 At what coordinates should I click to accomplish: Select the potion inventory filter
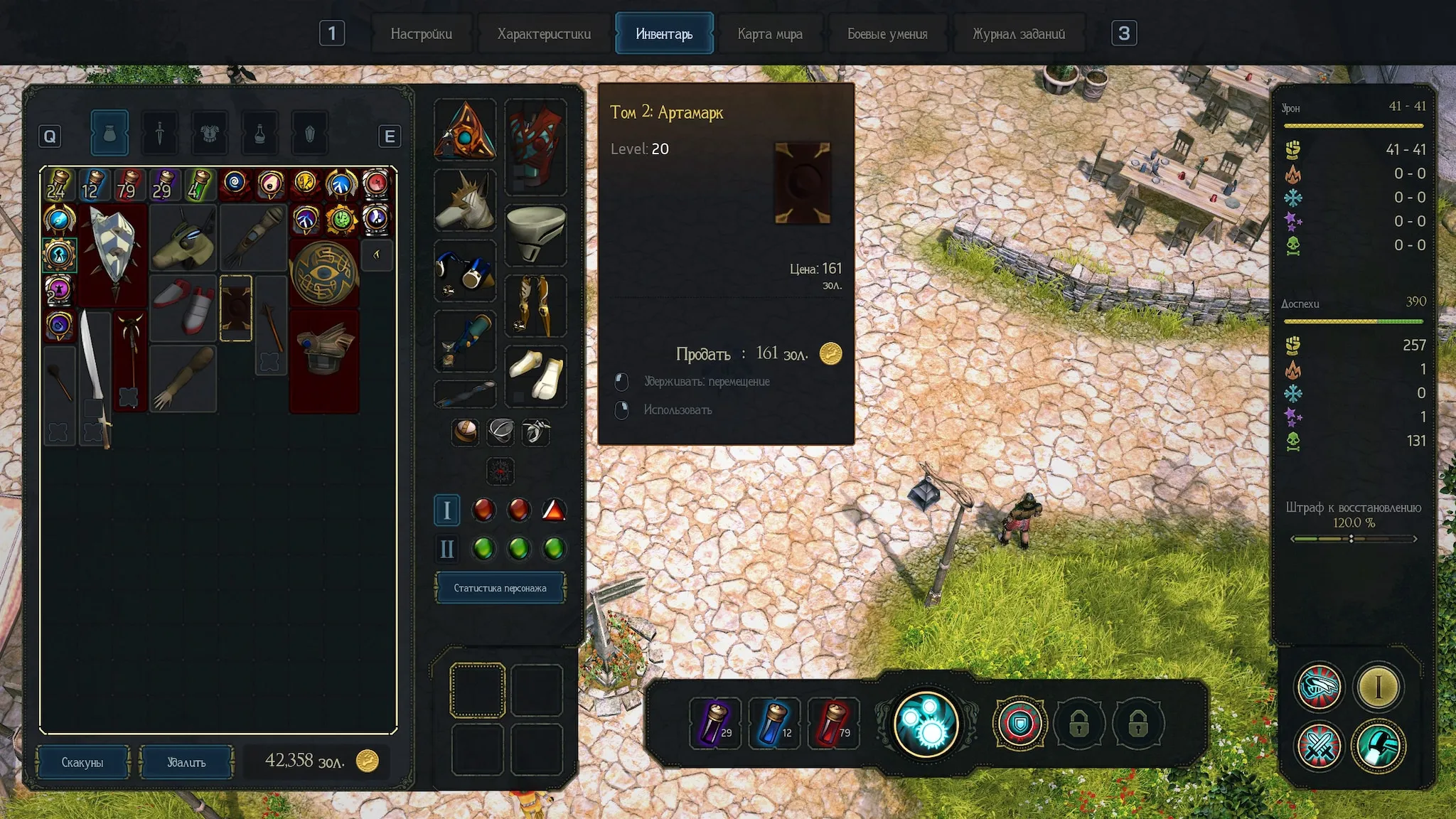[x=259, y=133]
